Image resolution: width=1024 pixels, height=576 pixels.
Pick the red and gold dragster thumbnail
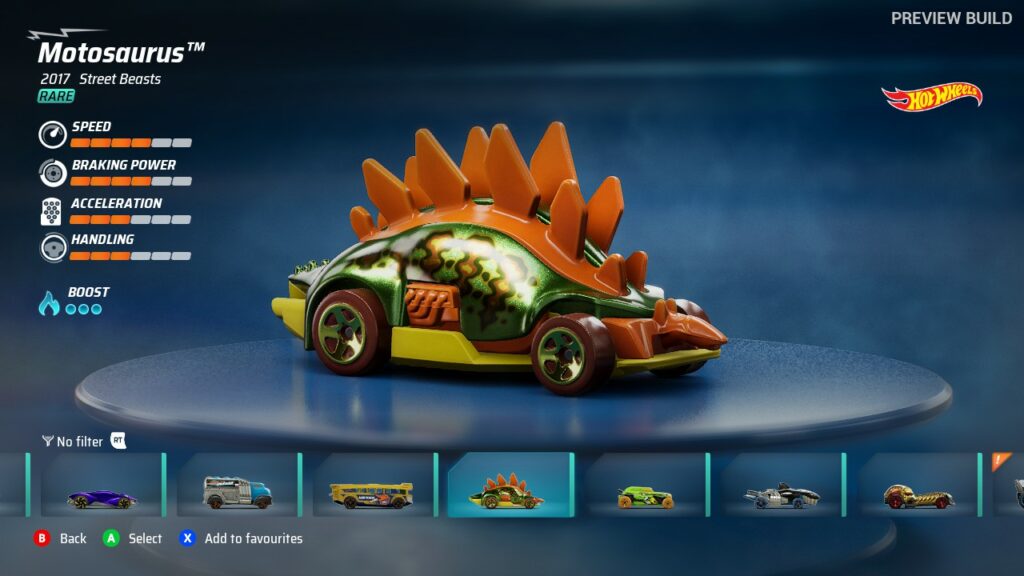(x=918, y=485)
